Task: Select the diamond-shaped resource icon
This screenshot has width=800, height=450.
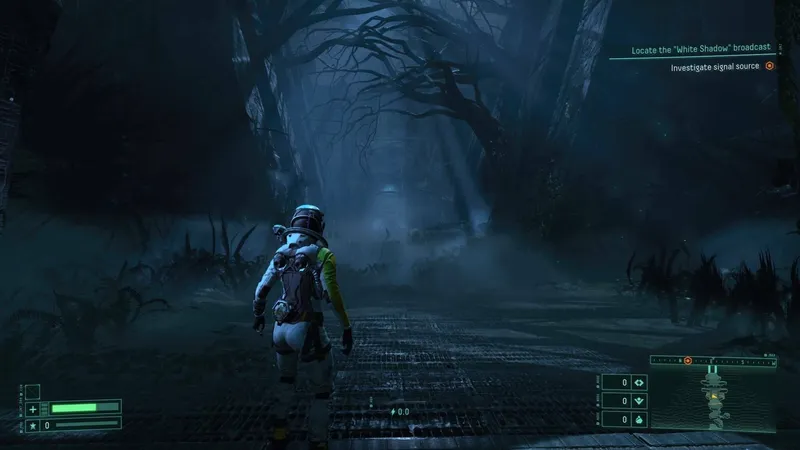Action: click(638, 382)
